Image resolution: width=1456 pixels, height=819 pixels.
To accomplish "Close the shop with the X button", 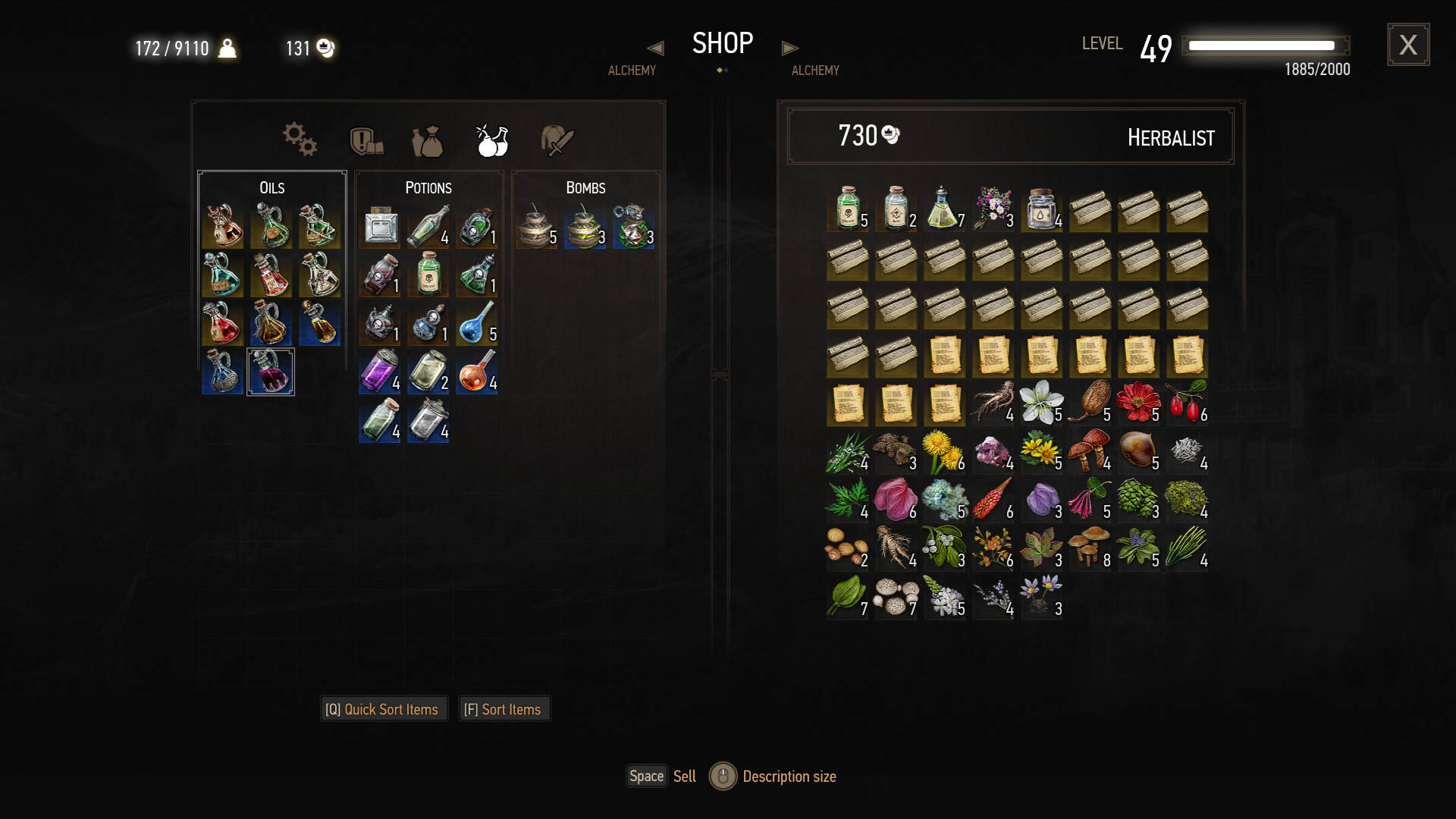I will [x=1408, y=45].
